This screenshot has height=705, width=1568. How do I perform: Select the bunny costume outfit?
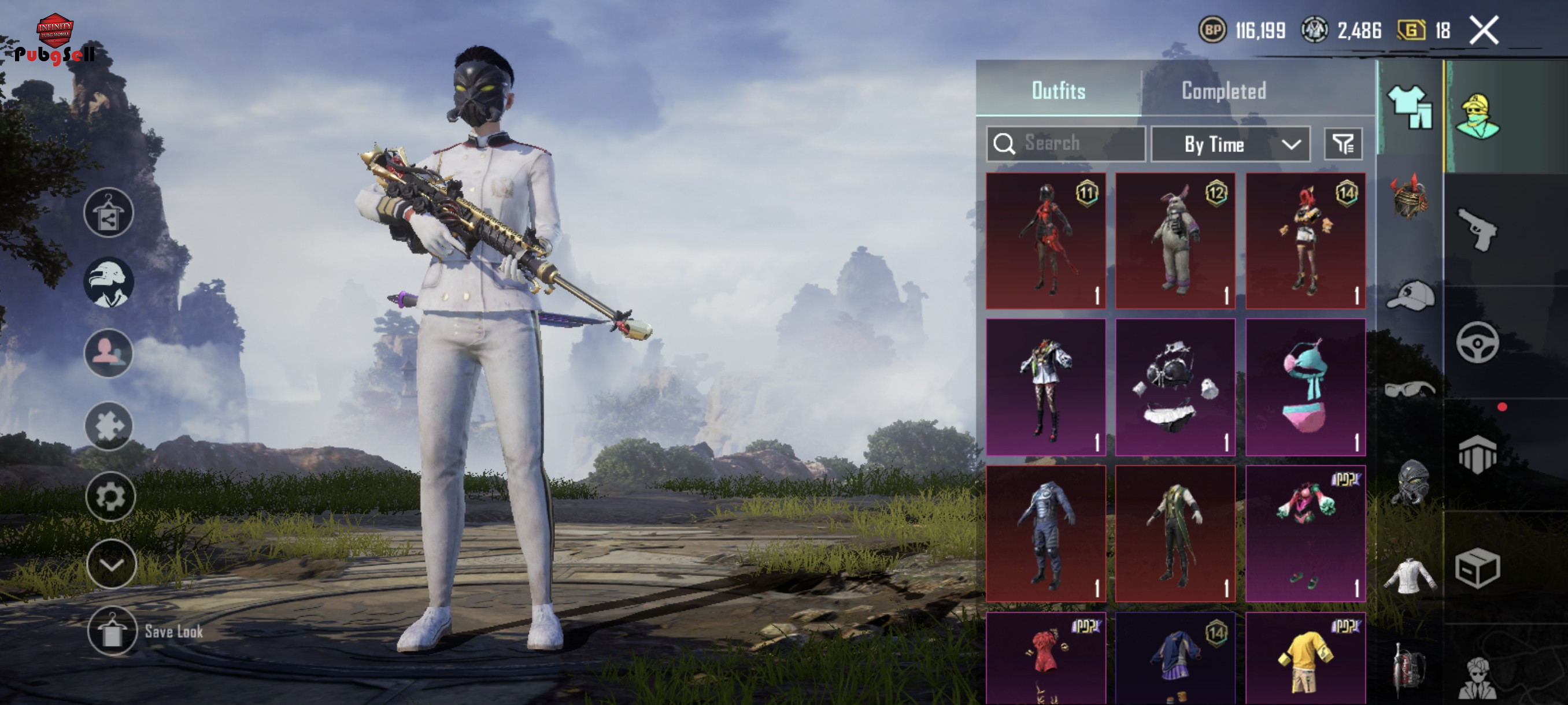pos(1175,241)
